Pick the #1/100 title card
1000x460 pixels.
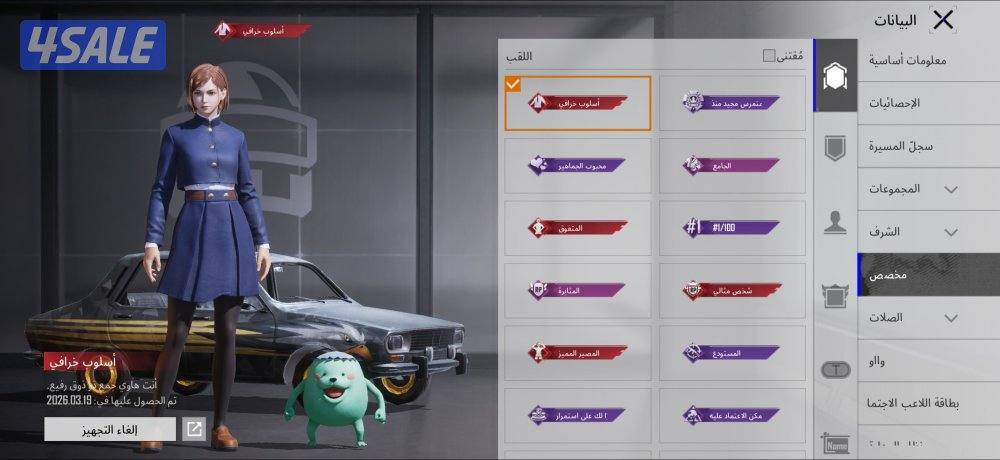[732, 228]
